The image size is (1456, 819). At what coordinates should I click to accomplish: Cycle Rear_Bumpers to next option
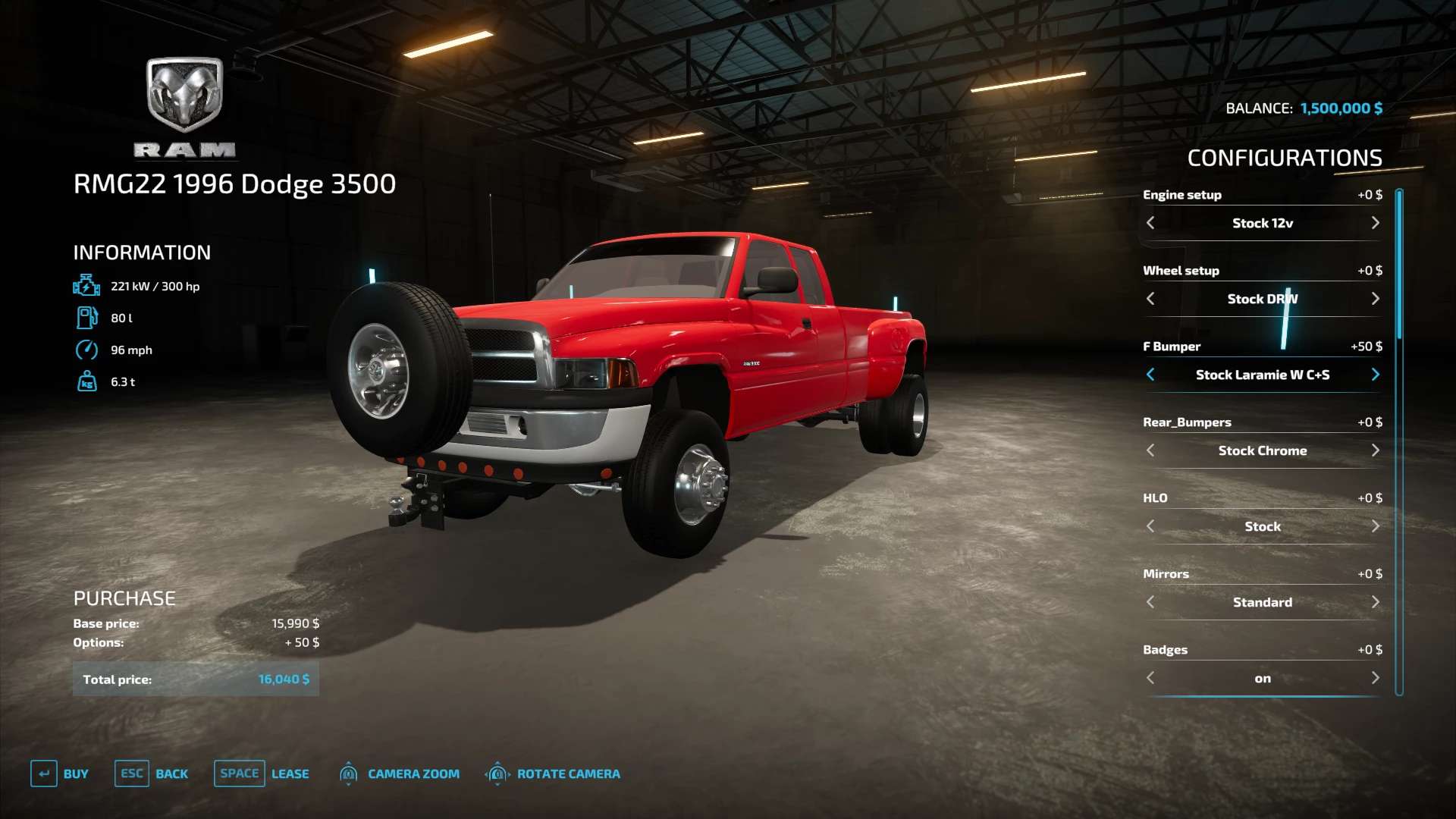point(1375,450)
